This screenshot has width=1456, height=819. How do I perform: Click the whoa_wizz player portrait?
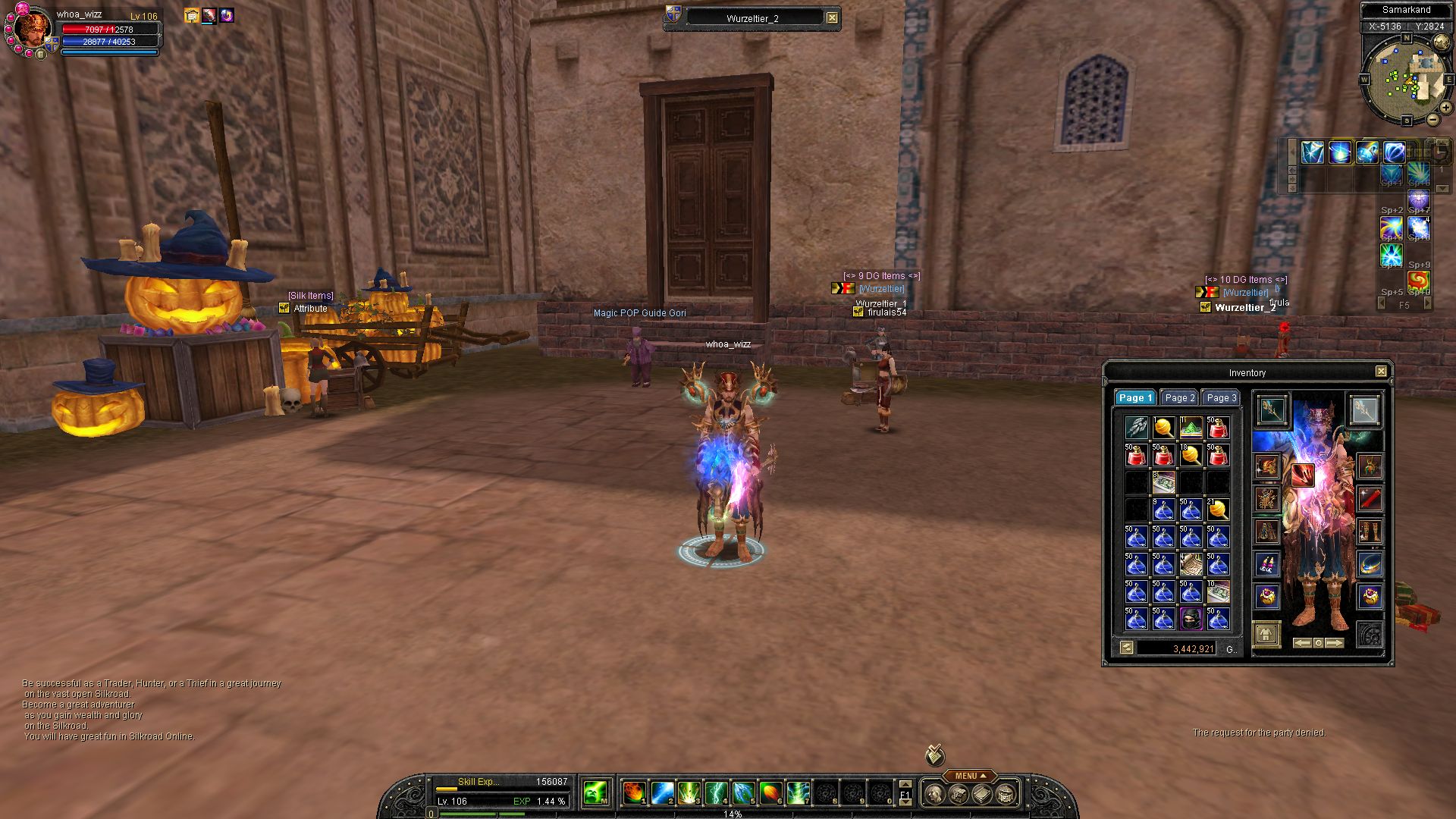[x=32, y=30]
